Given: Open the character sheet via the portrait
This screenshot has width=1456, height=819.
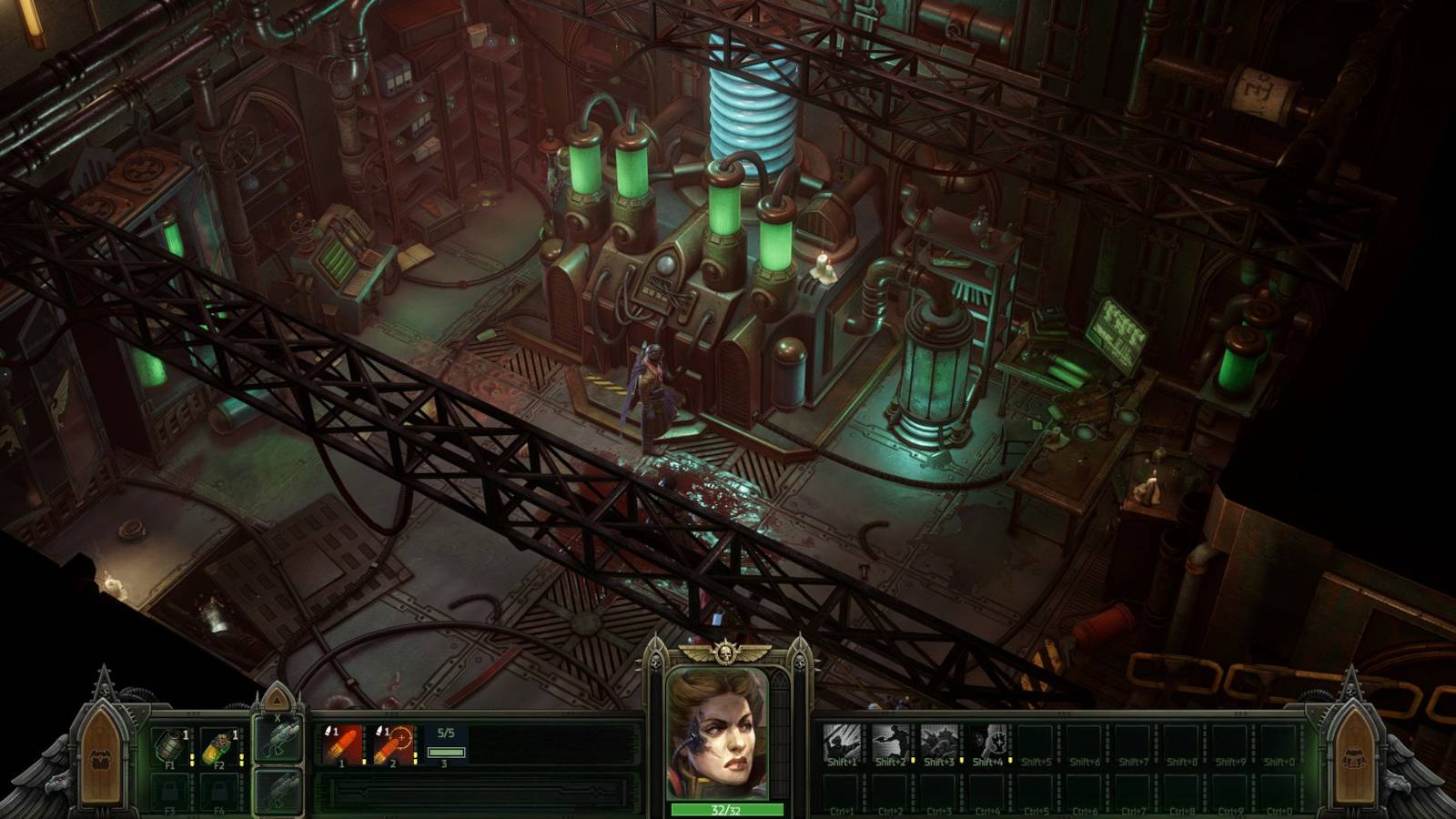Looking at the screenshot, I should click(725, 728).
